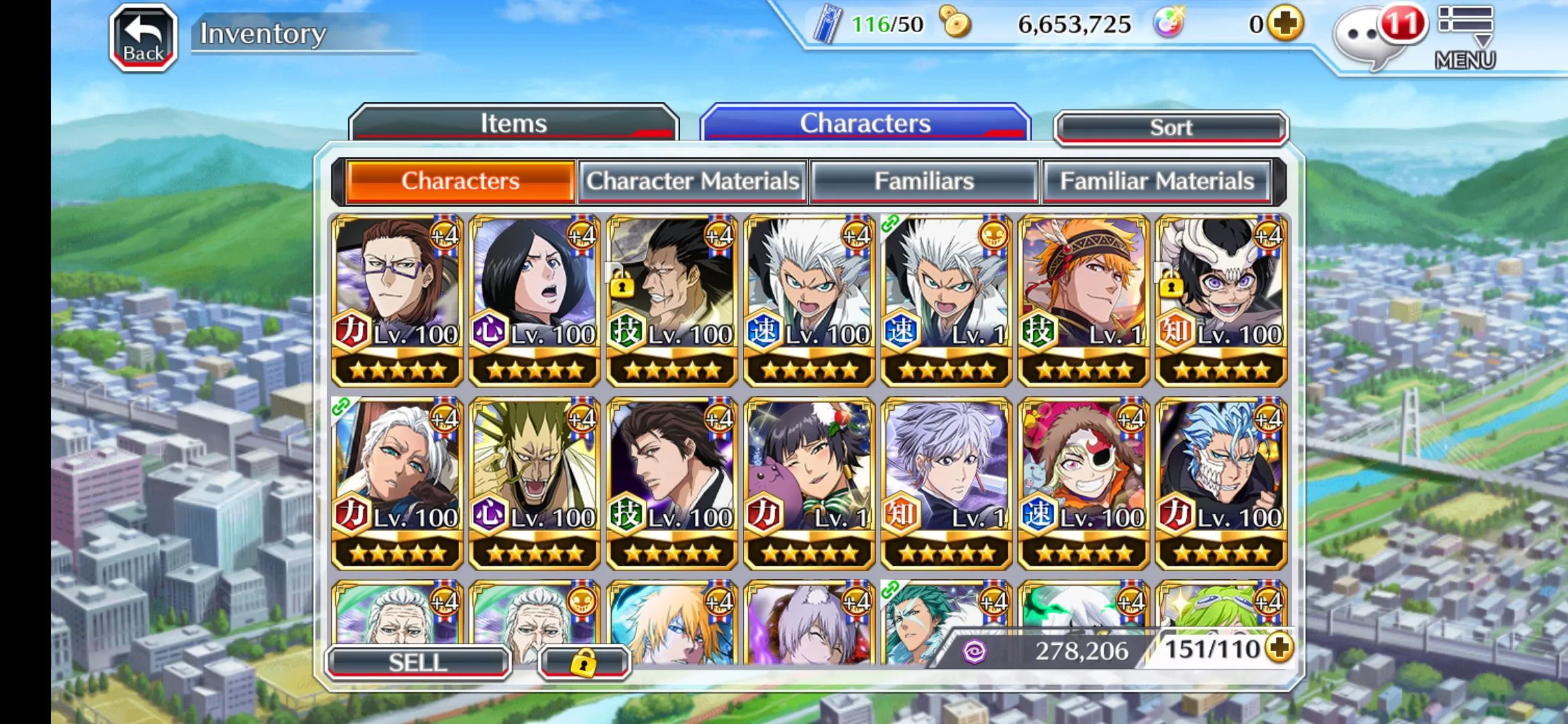Show the Familiar Materials sub-tab

[1157, 181]
